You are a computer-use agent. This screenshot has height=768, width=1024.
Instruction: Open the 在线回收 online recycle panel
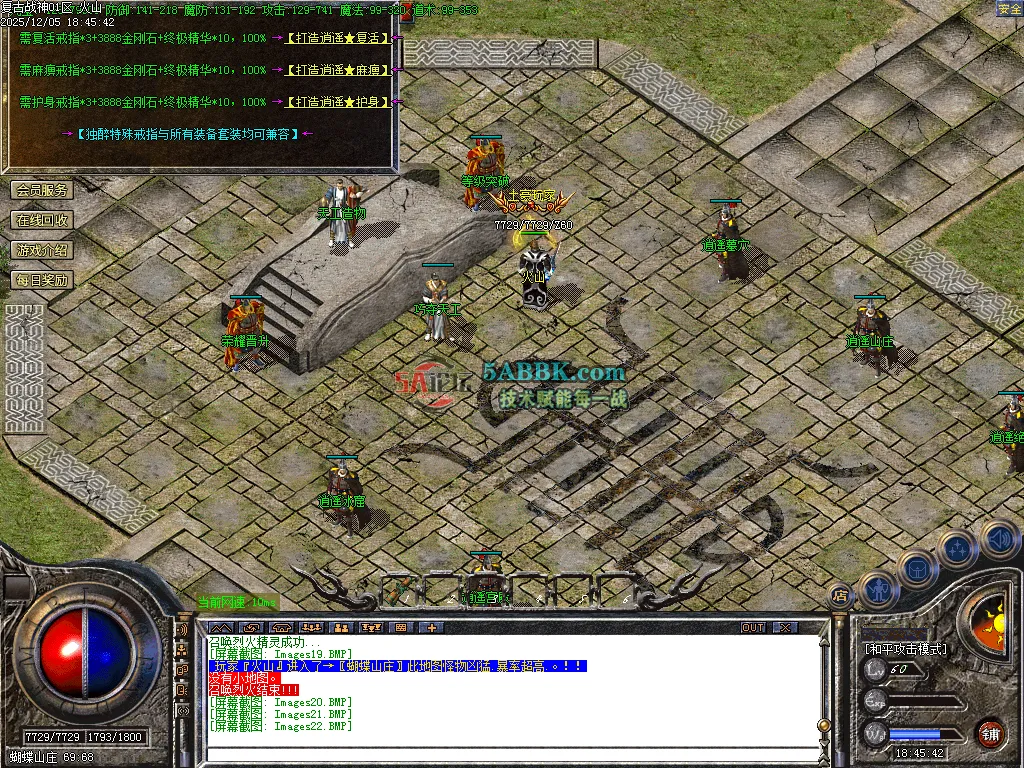(42, 220)
